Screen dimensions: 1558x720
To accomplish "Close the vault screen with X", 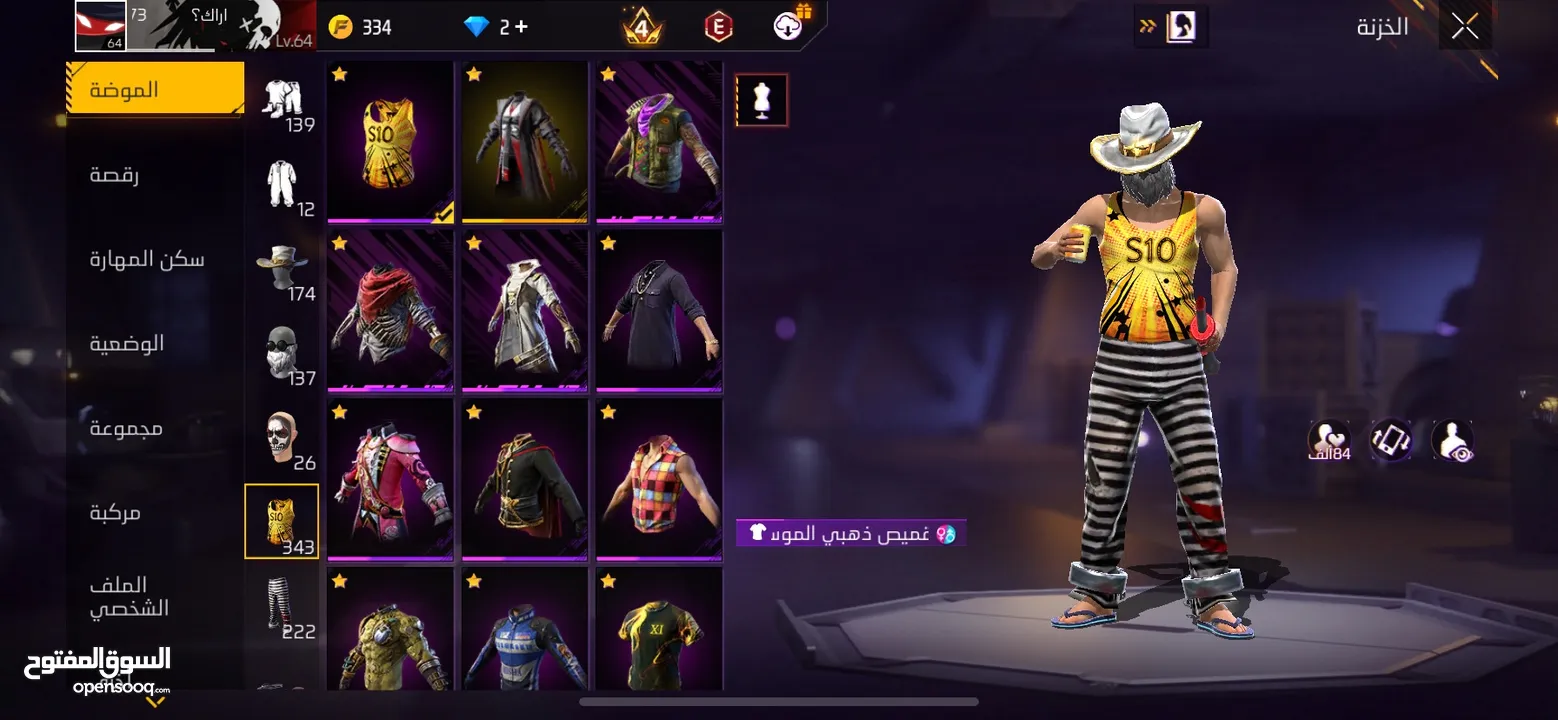I will click(x=1464, y=27).
